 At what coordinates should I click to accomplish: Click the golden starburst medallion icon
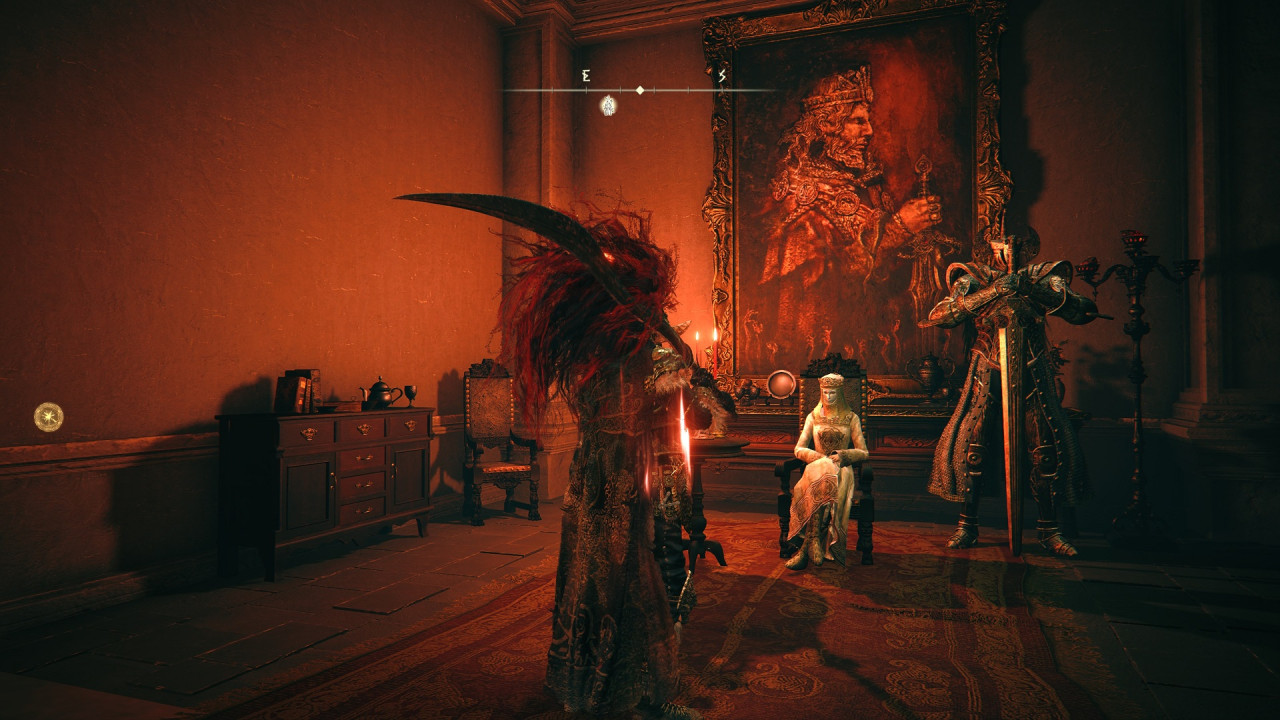tap(48, 416)
